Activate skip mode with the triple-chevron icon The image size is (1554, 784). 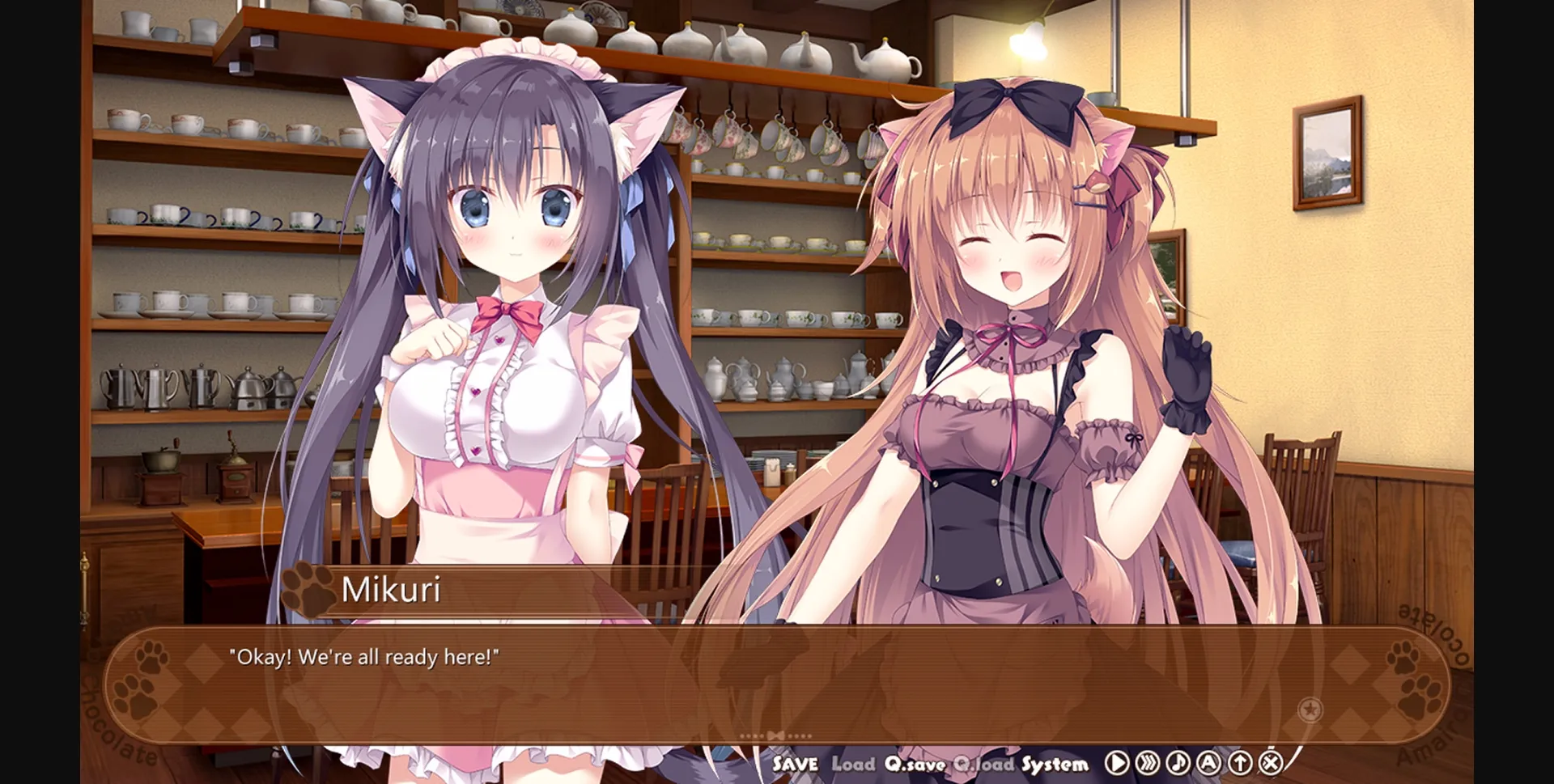pyautogui.click(x=1147, y=762)
